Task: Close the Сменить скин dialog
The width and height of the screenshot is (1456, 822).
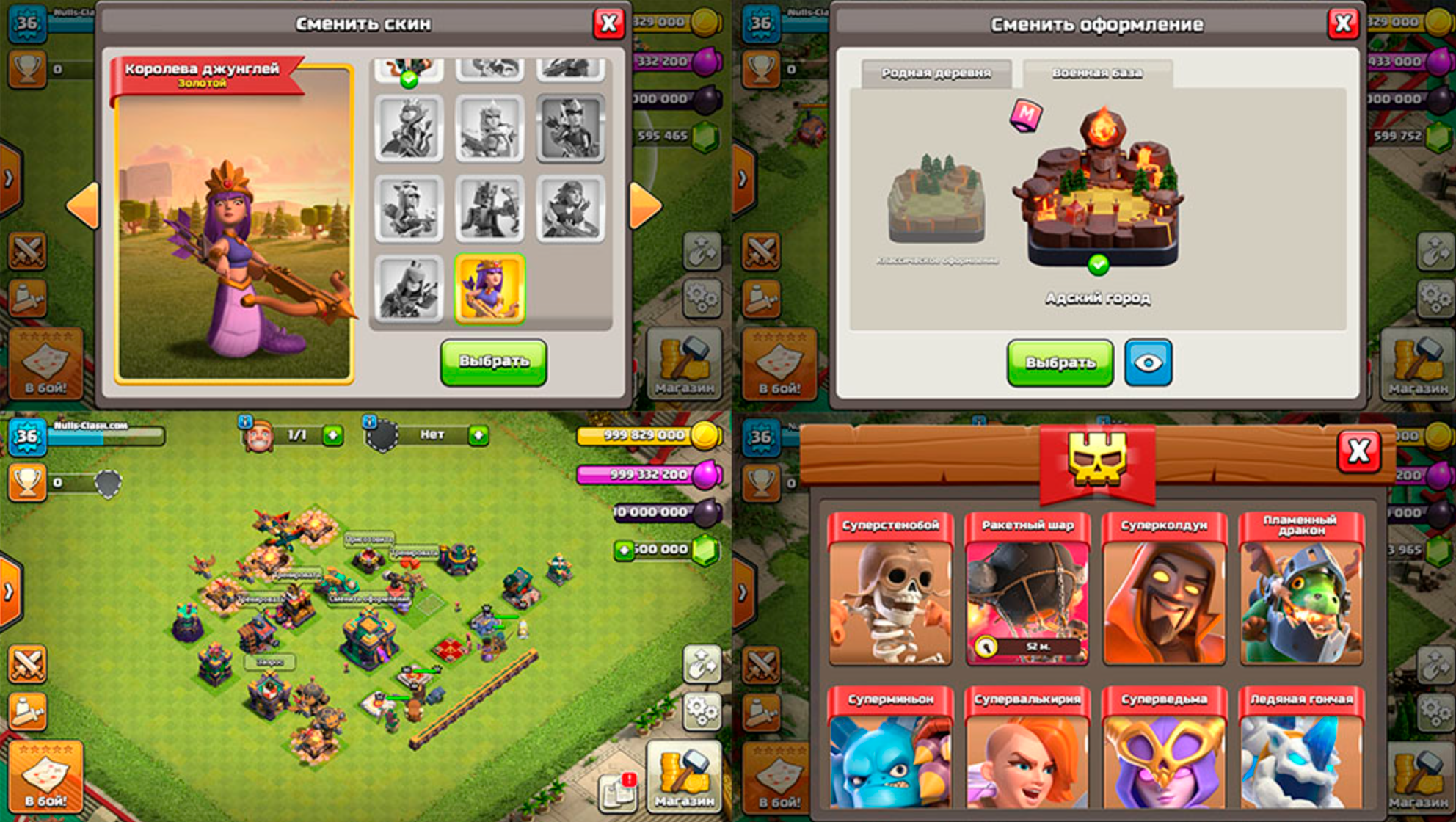Action: click(x=608, y=24)
